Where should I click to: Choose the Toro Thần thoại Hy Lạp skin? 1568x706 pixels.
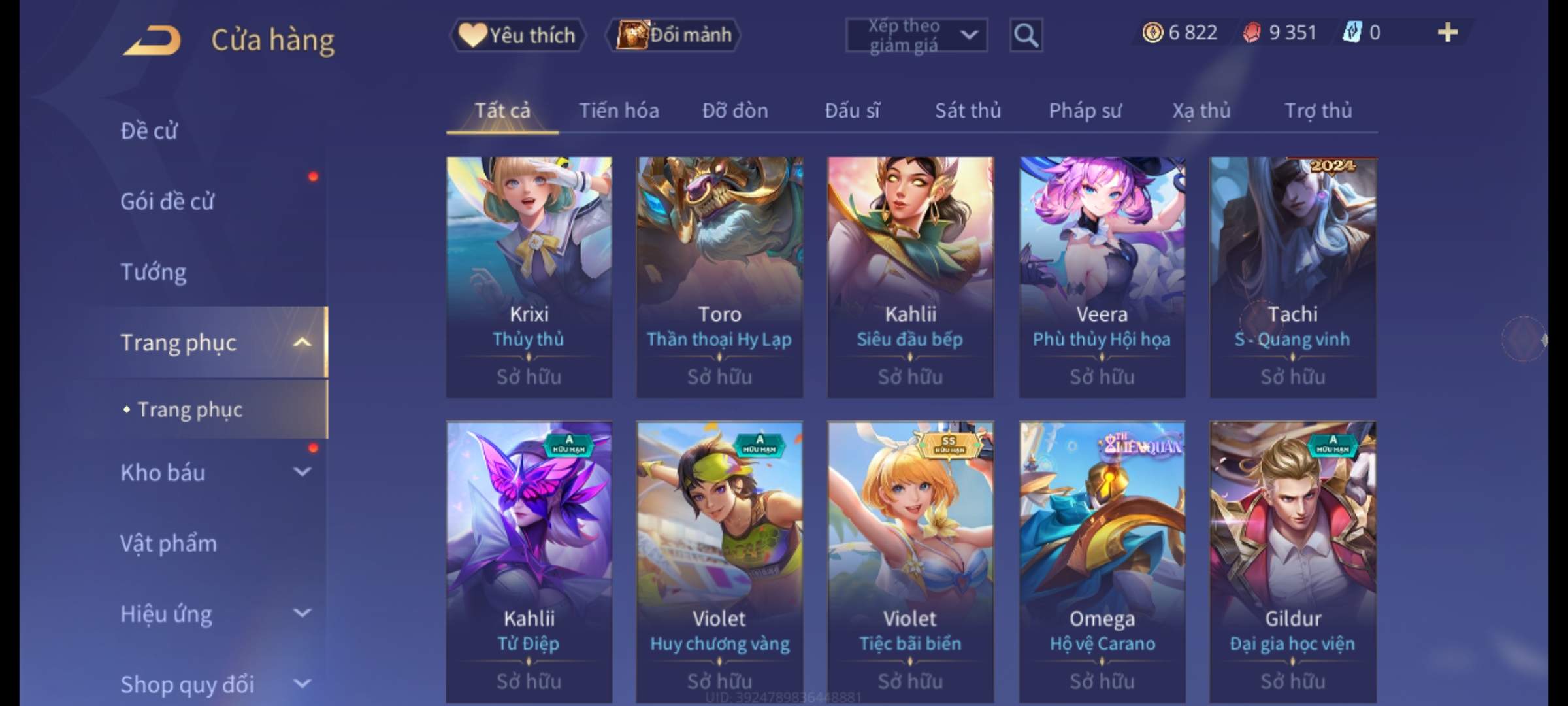coord(719,277)
